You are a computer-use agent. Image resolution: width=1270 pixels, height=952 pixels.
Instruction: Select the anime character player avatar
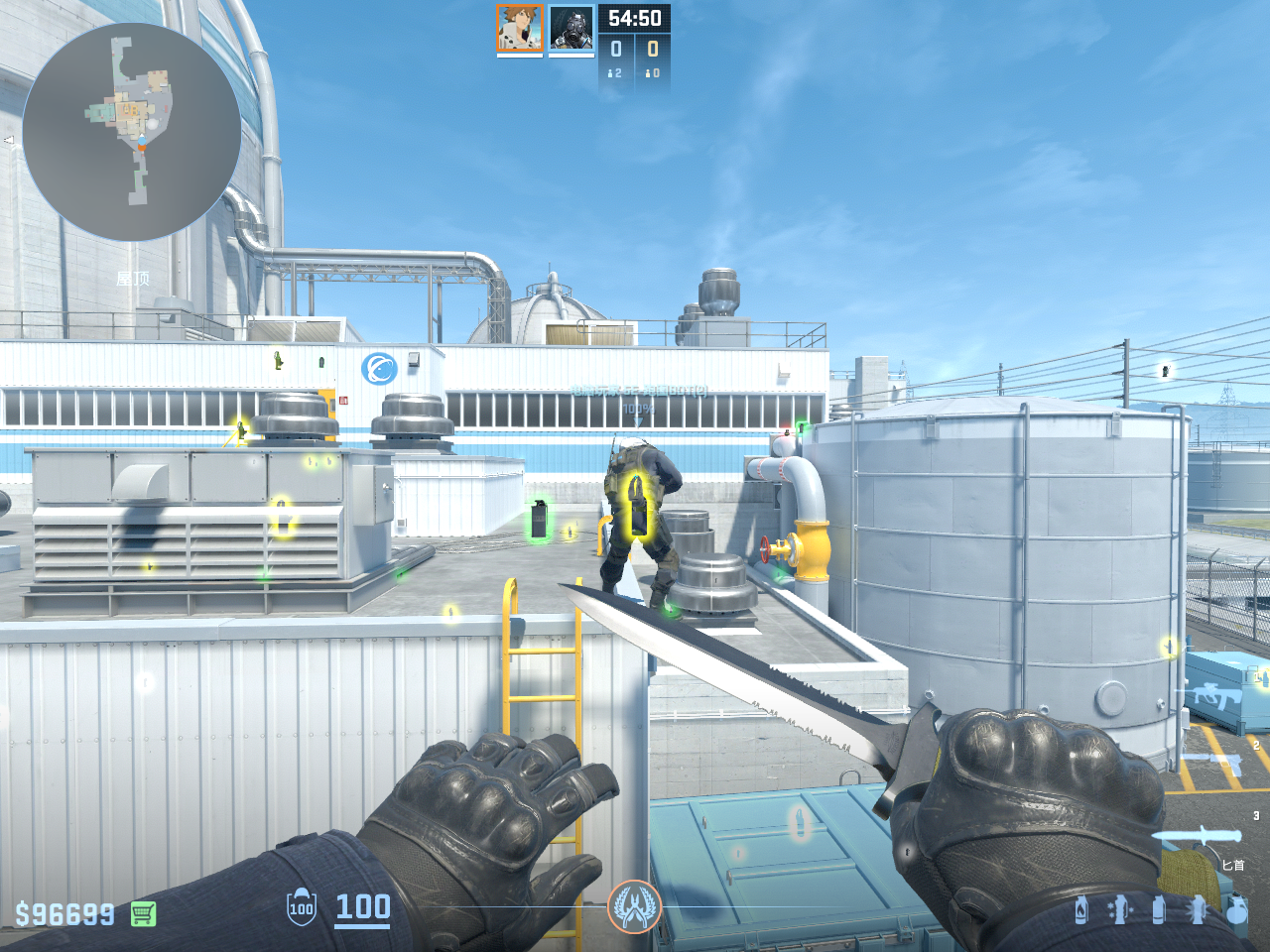(520, 28)
